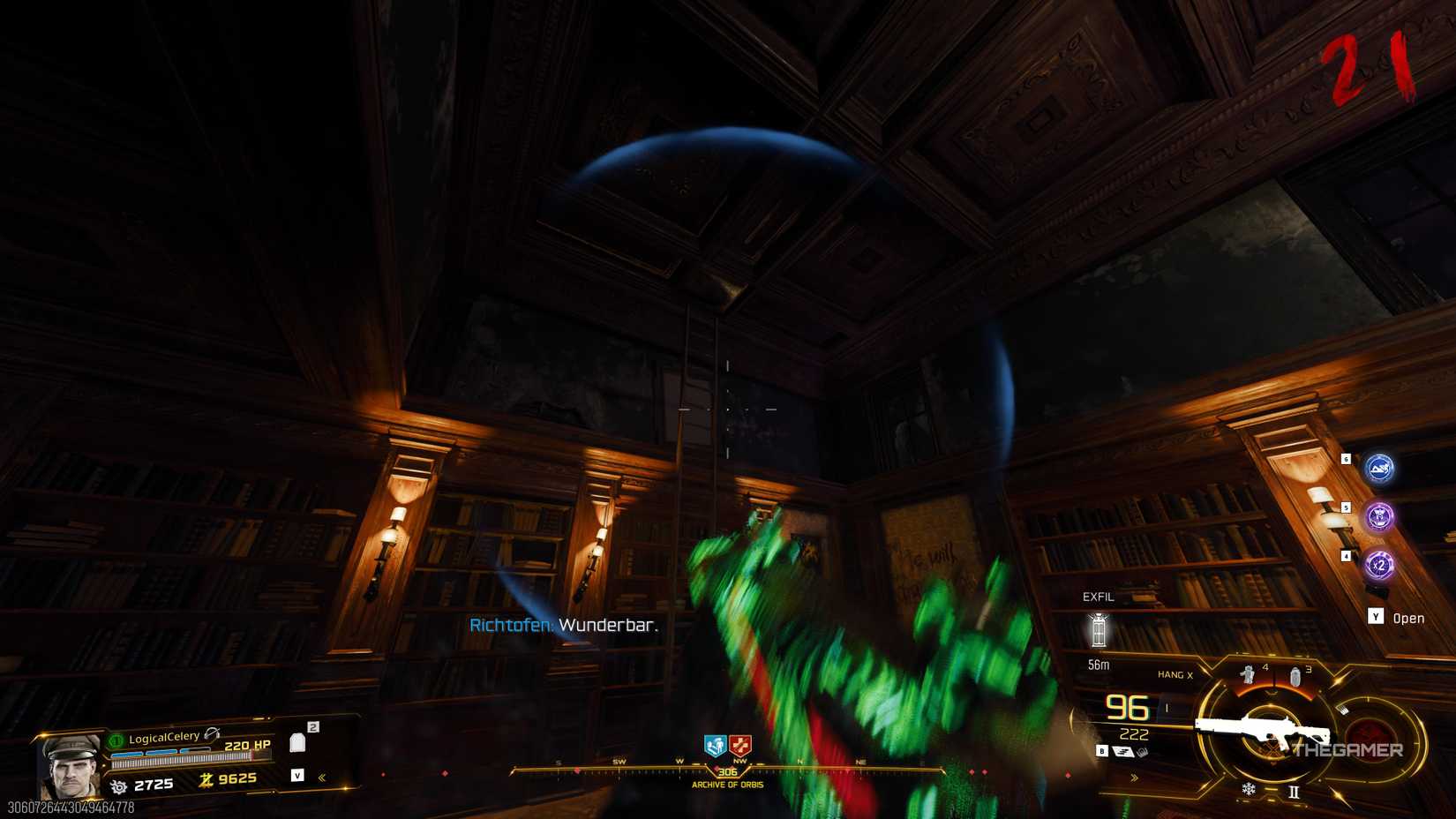The image size is (1456, 819).
Task: Toggle the gear icon beside the 2725 score
Action: pyautogui.click(x=119, y=786)
